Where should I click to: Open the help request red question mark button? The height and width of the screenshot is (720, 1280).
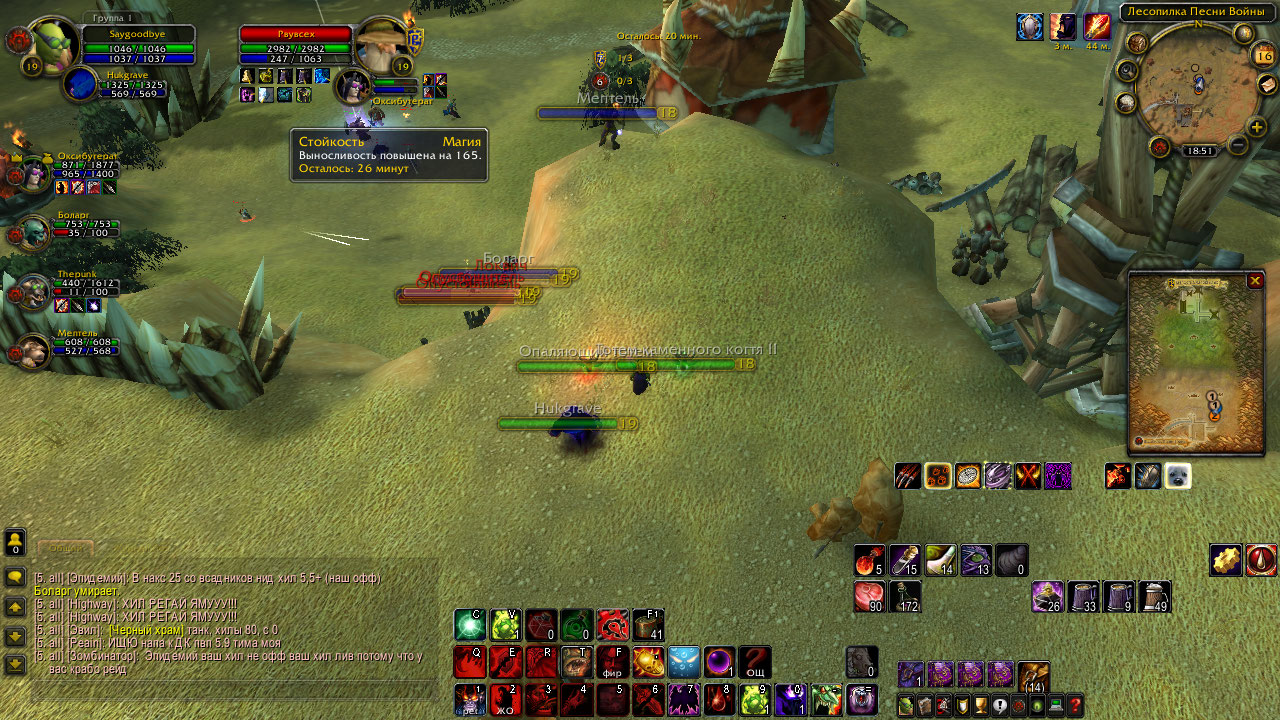pyautogui.click(x=1075, y=704)
